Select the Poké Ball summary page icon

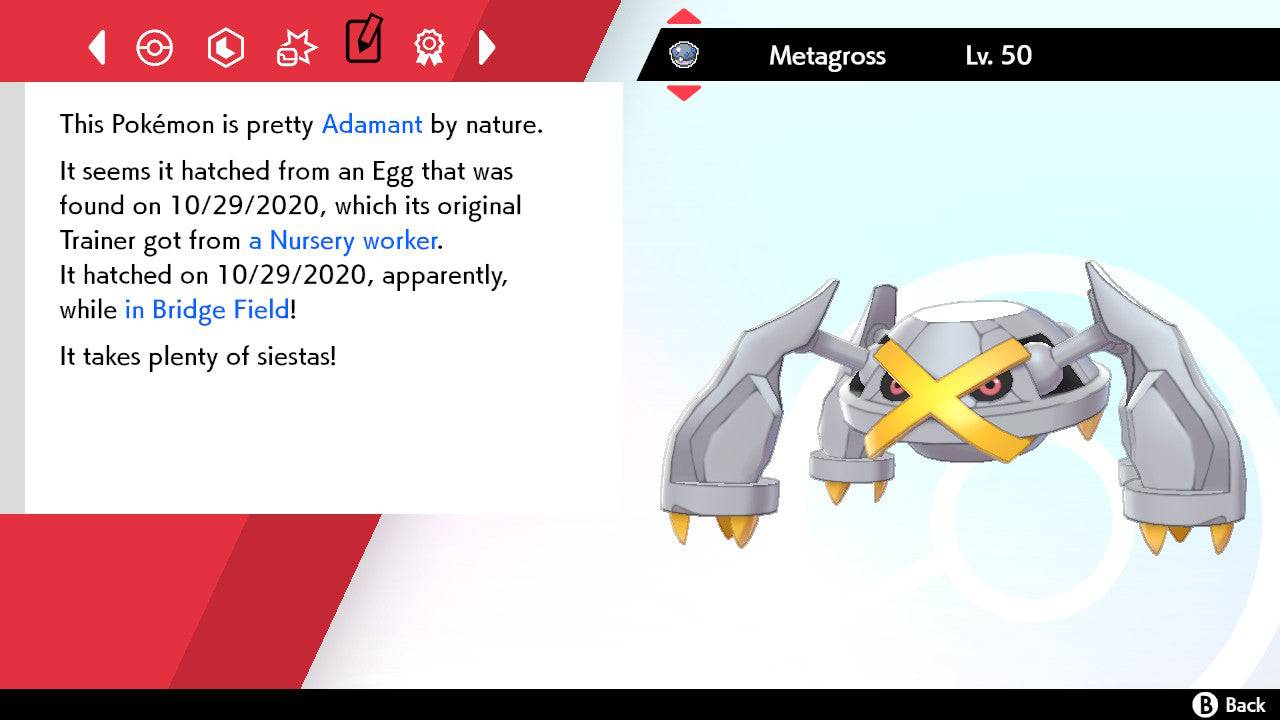point(154,47)
